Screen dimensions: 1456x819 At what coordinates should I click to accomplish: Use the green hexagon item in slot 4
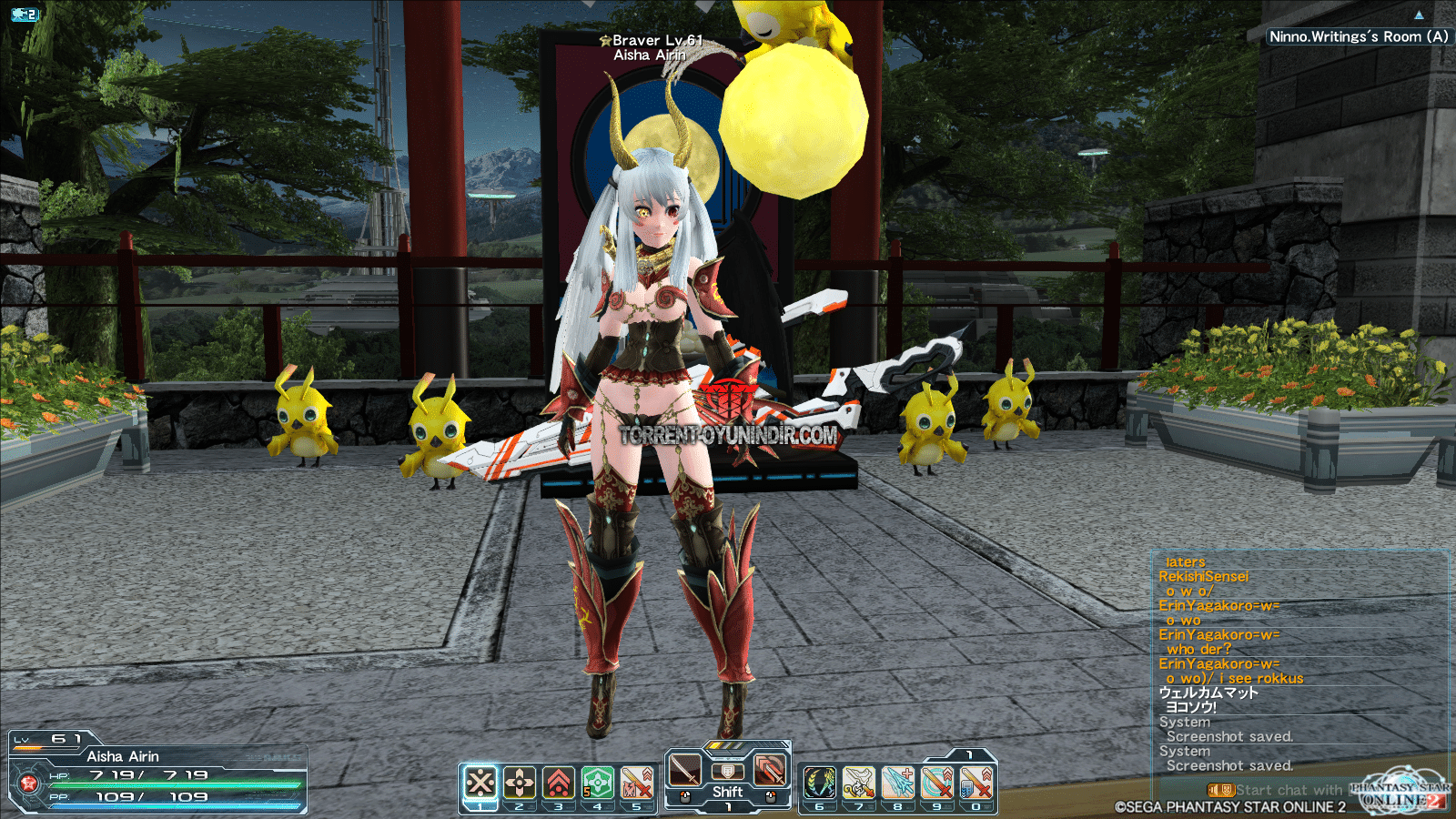598,783
